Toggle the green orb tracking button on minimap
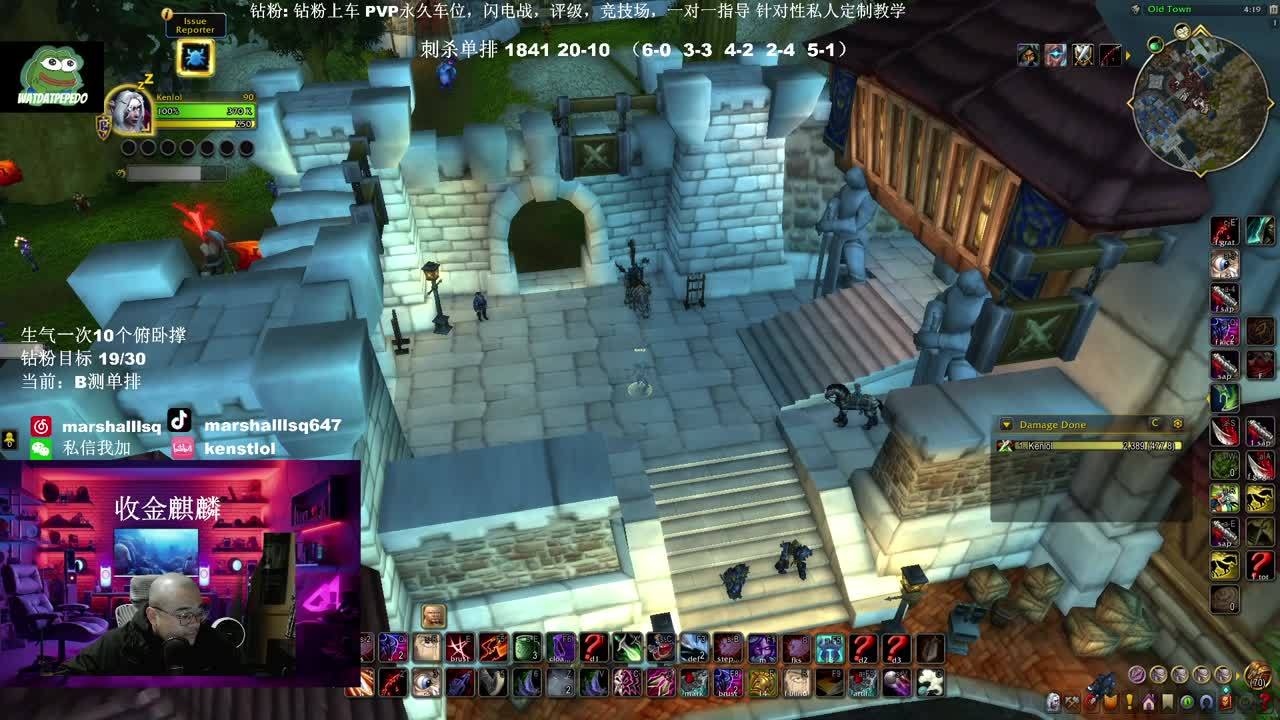The width and height of the screenshot is (1280, 720). pos(1155,44)
